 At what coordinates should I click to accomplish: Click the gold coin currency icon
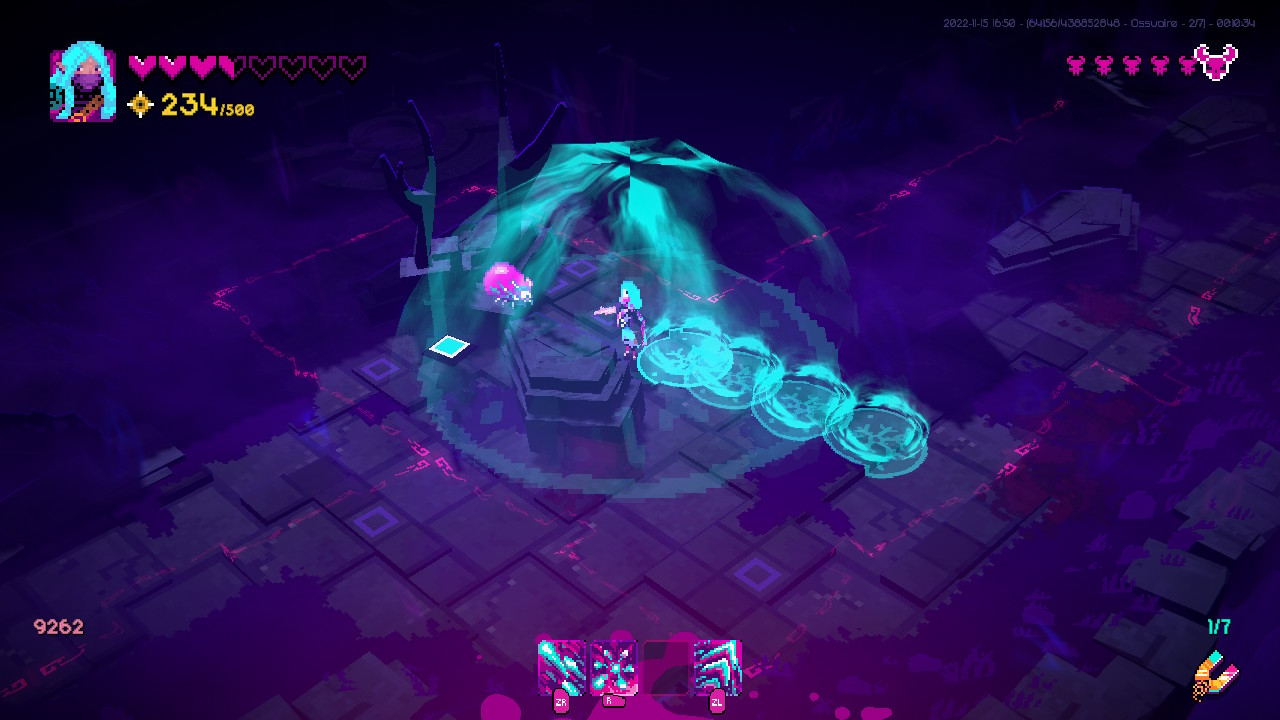pos(141,104)
